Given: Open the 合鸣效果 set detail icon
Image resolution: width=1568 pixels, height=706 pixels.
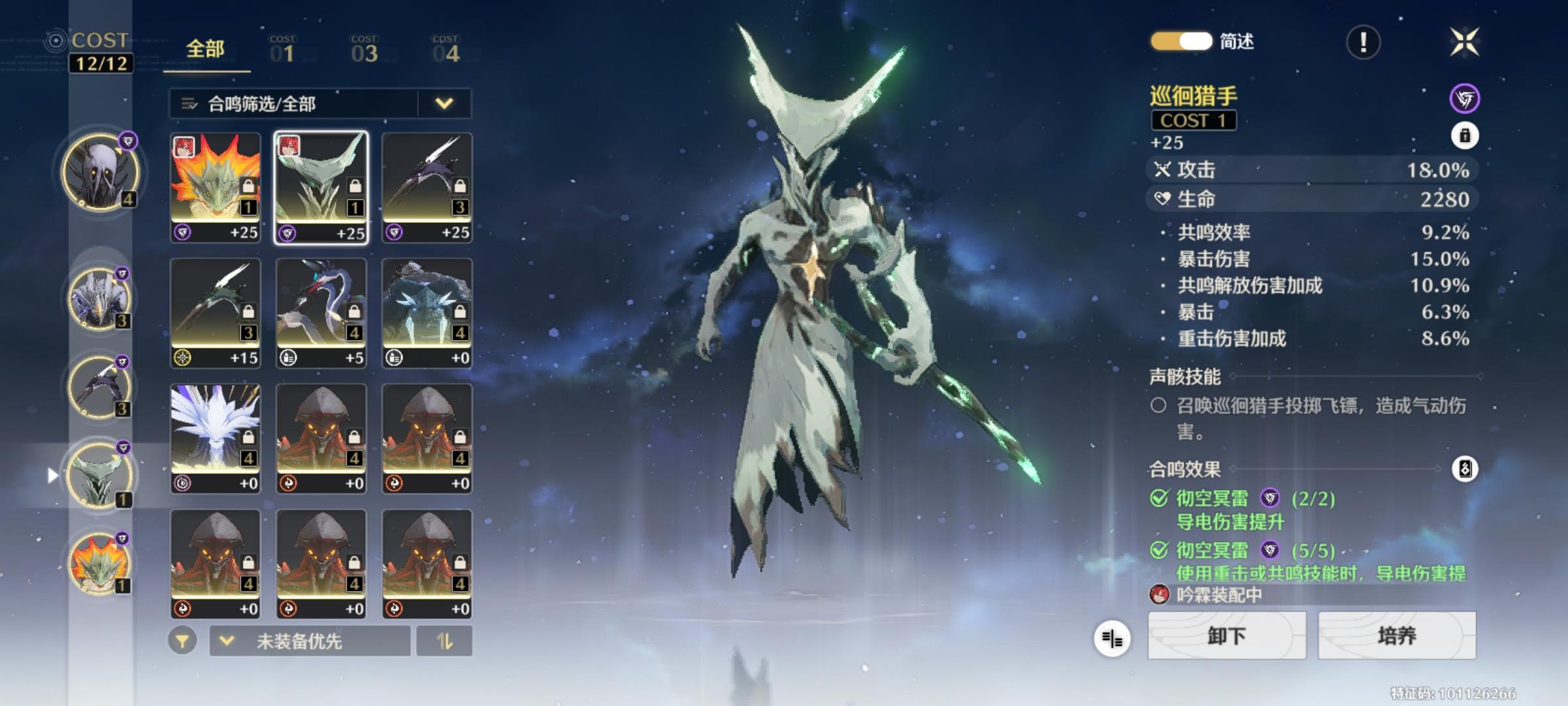Looking at the screenshot, I should [x=1464, y=469].
